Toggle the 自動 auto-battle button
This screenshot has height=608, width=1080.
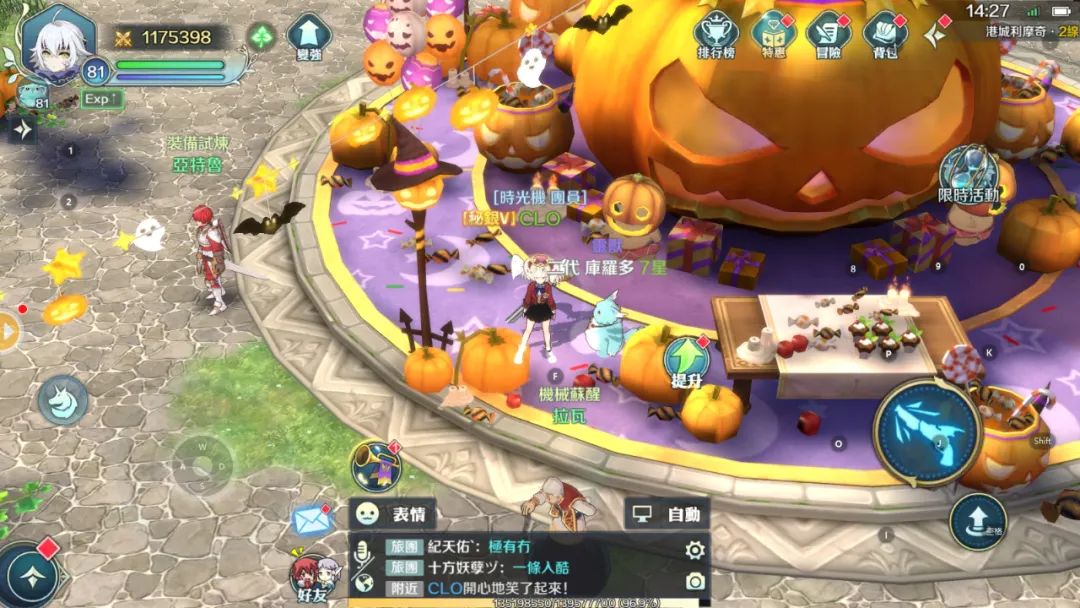(667, 514)
